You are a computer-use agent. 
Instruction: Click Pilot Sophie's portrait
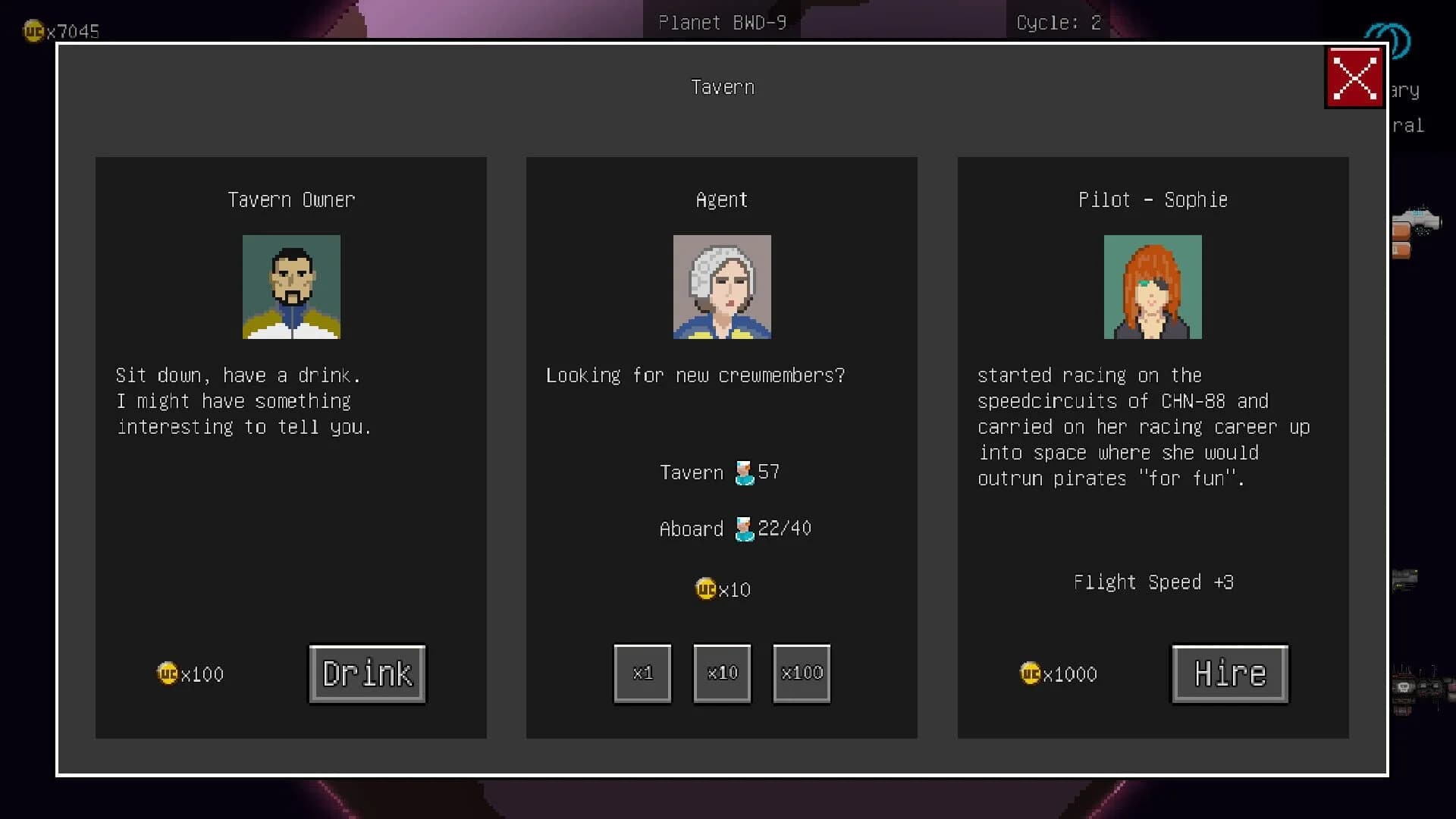[x=1153, y=287]
